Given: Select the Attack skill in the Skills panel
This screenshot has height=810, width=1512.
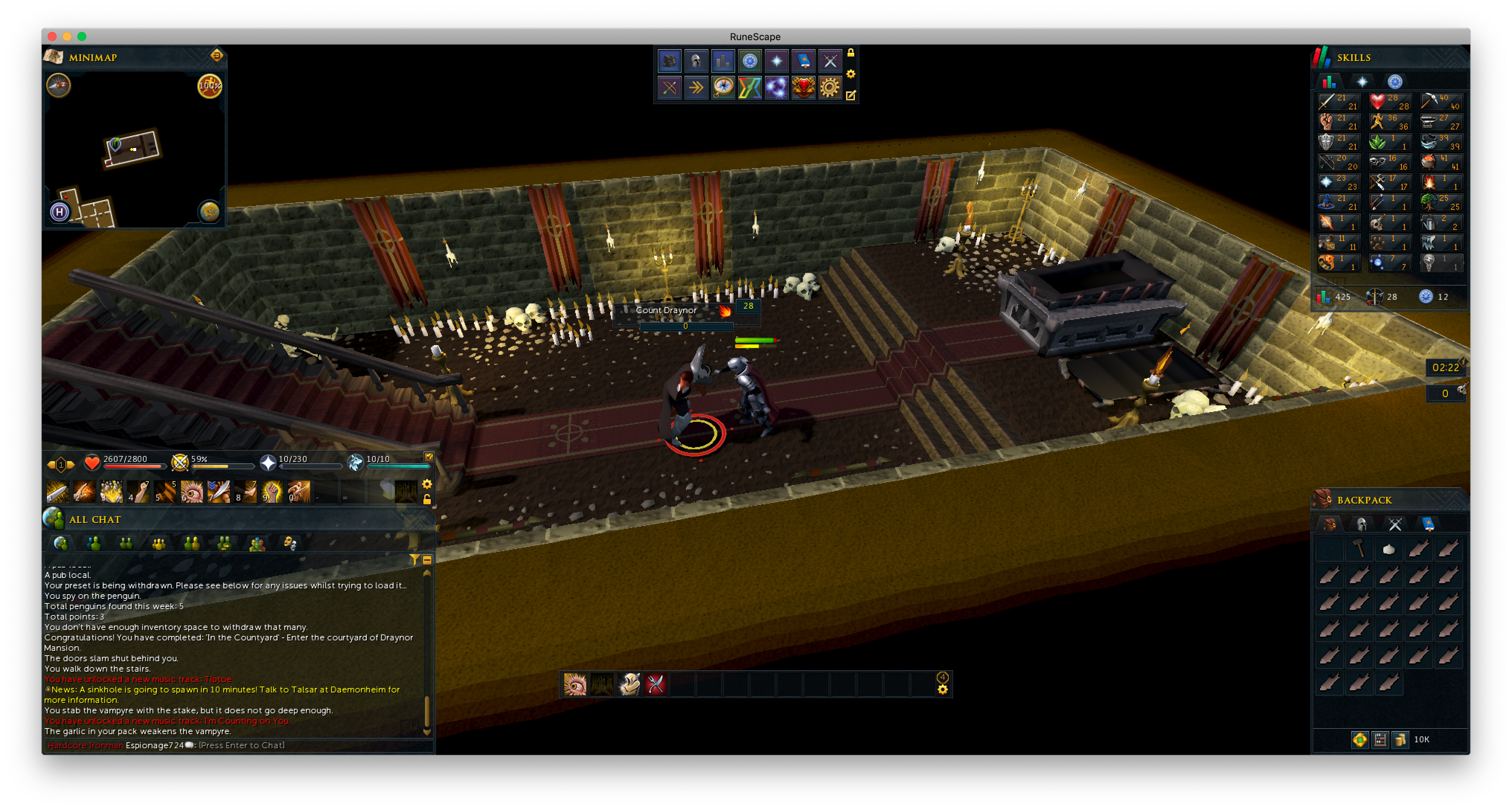Looking at the screenshot, I should coord(1339,102).
